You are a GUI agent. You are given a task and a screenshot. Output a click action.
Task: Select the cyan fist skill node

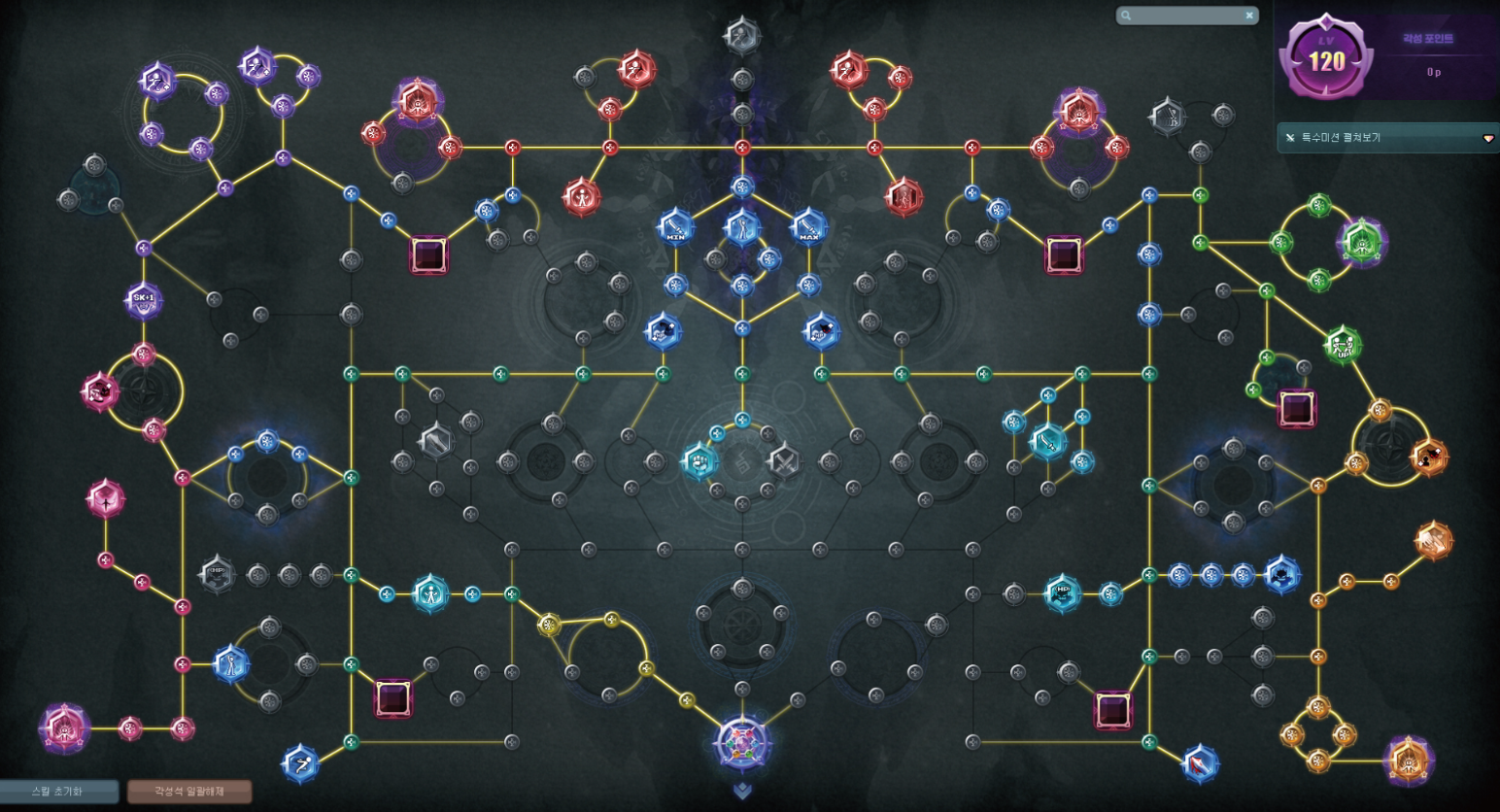tap(699, 461)
